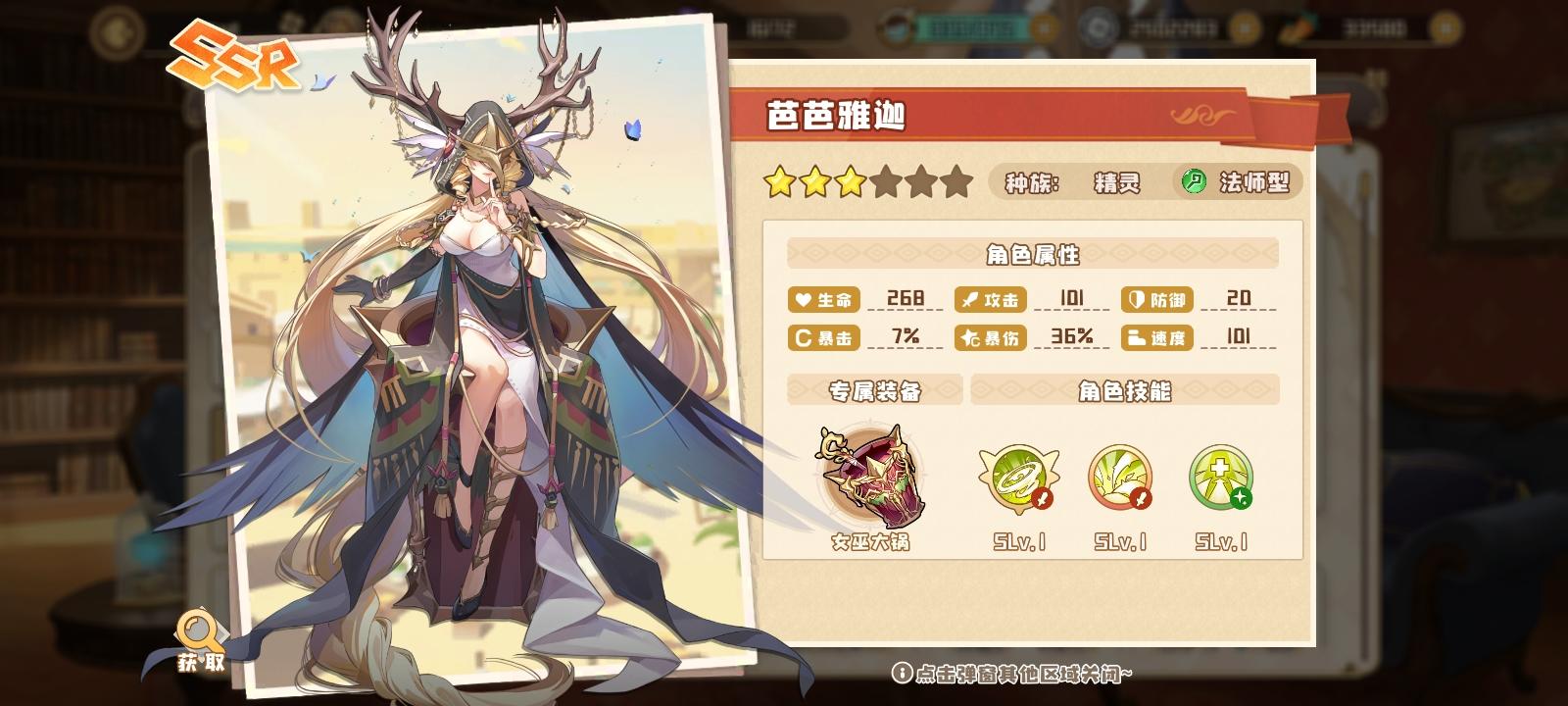Open the 角色技能 section header
Image resolution: width=1568 pixels, height=706 pixels.
pos(1123,390)
